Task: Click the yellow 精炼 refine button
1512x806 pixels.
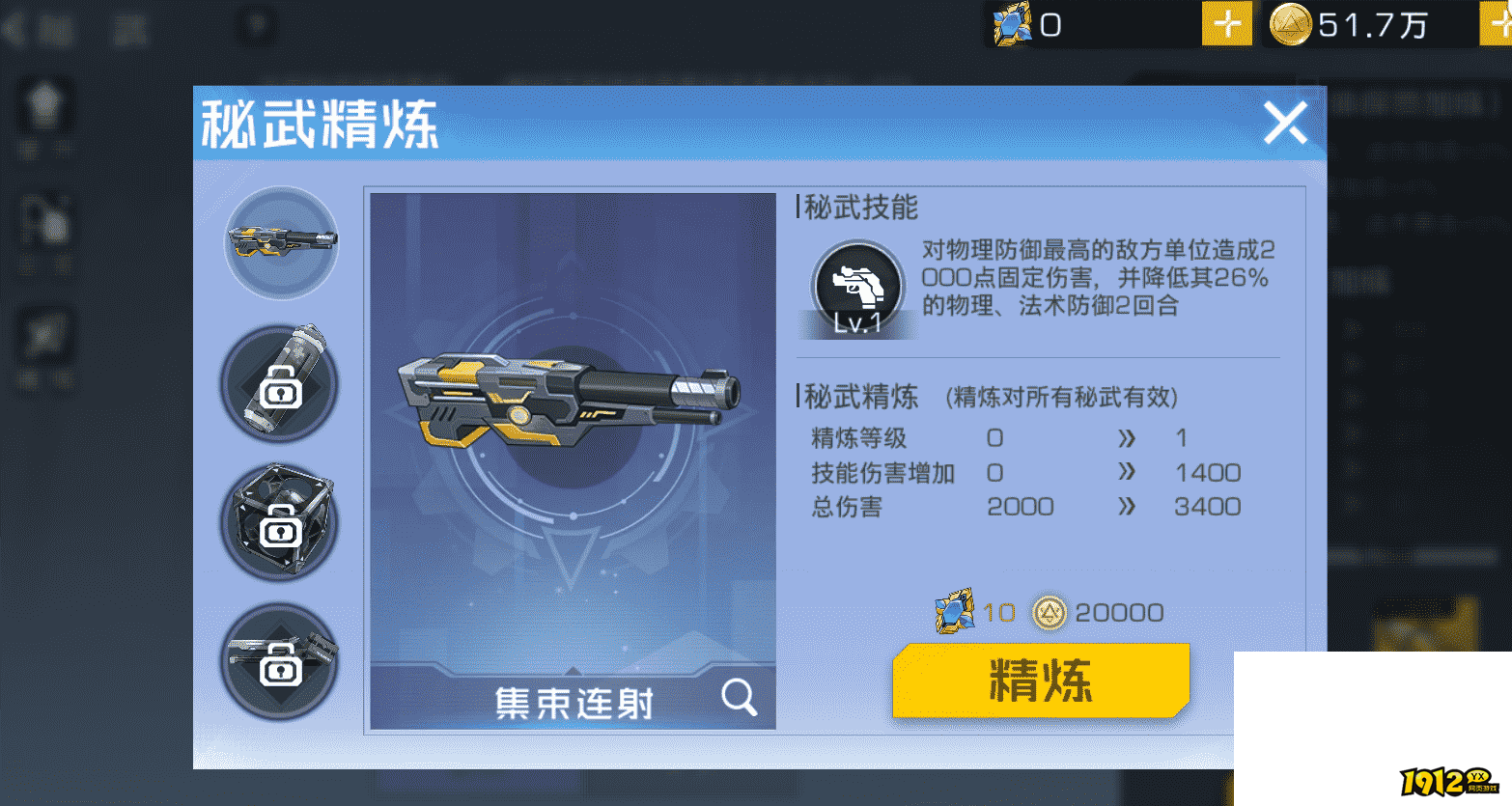Action: [1040, 681]
